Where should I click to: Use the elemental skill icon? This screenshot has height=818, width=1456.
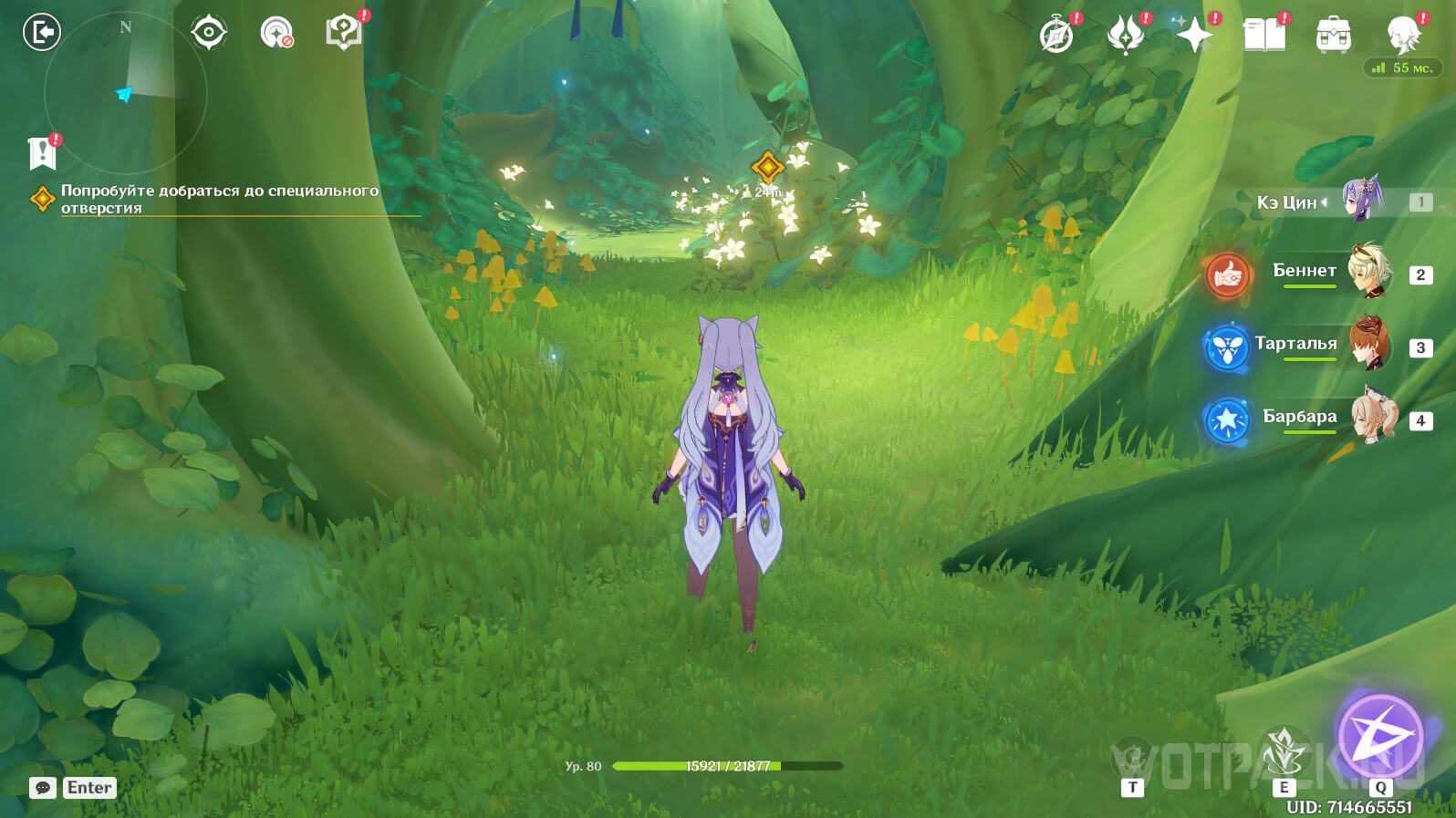click(1284, 751)
